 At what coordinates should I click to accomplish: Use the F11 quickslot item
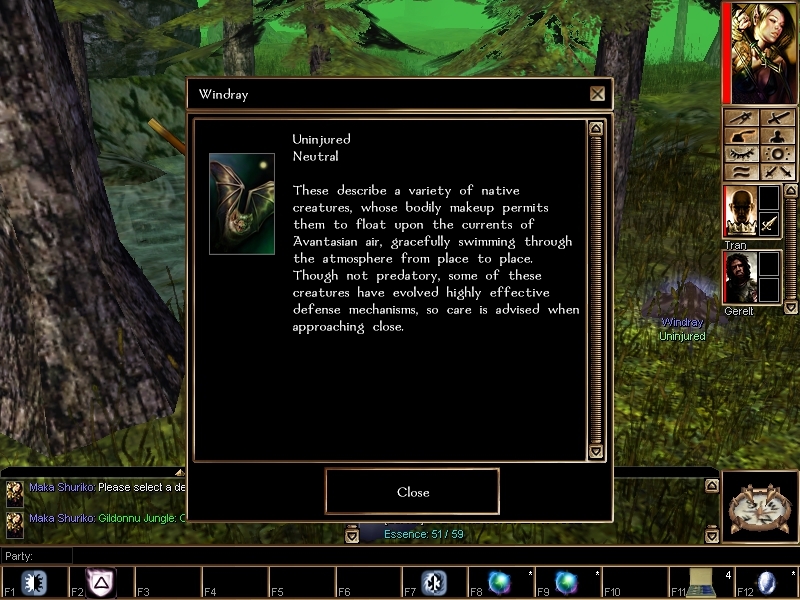point(701,582)
